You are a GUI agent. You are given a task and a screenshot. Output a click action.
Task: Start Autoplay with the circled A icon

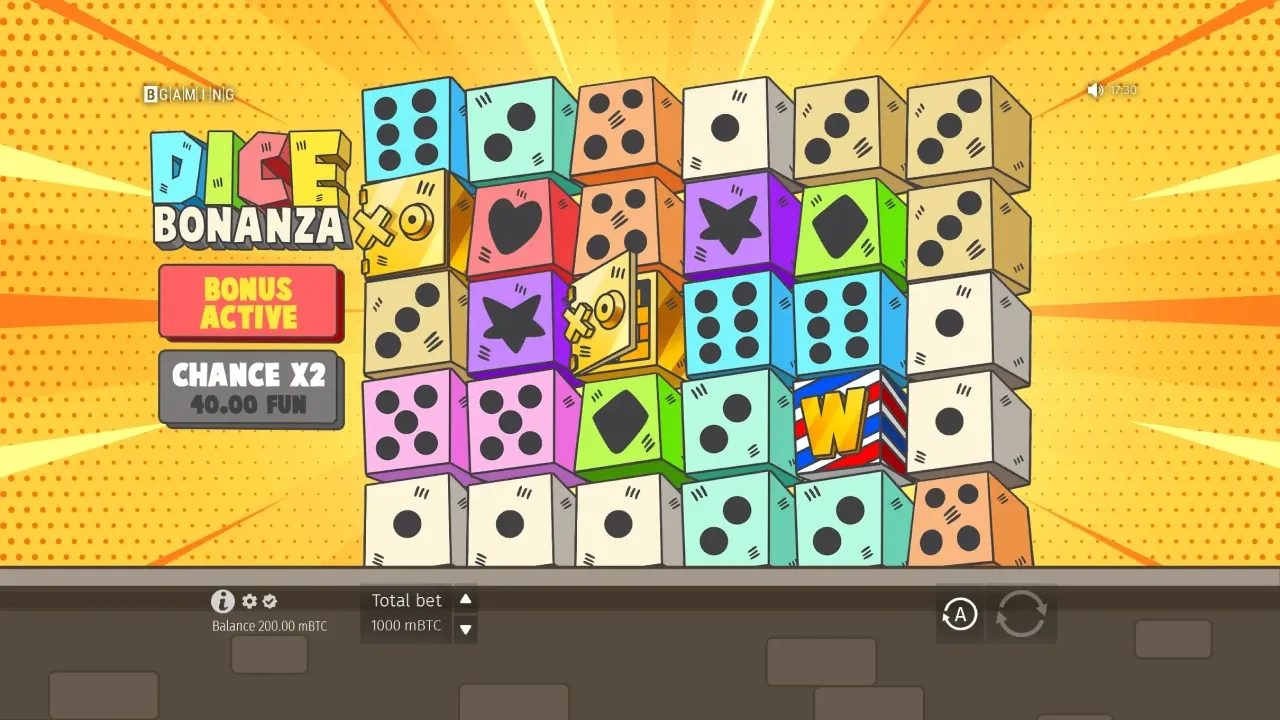pyautogui.click(x=959, y=614)
